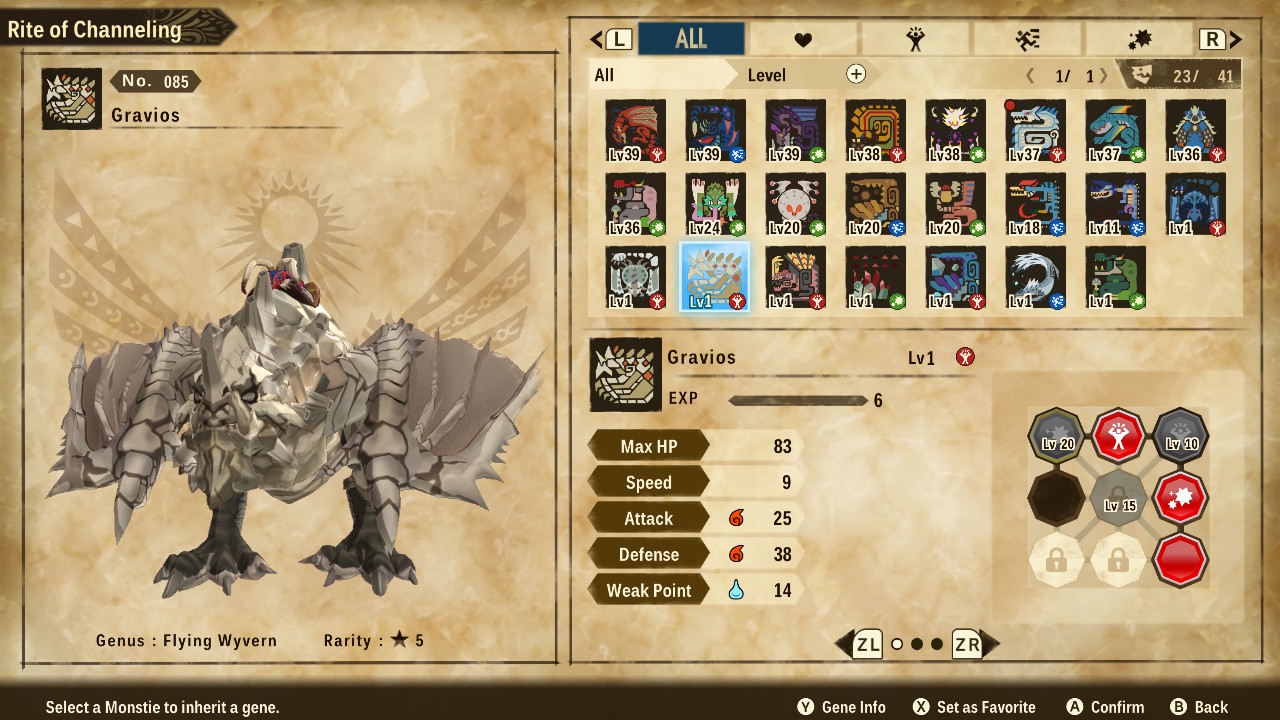Choose the locked Lv 15 center gene slot

tap(1119, 498)
